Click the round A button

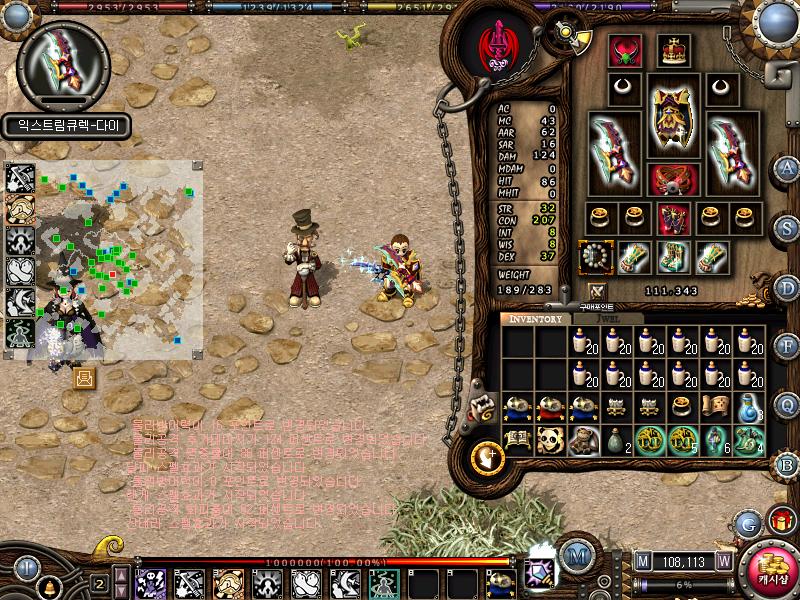[x=788, y=167]
